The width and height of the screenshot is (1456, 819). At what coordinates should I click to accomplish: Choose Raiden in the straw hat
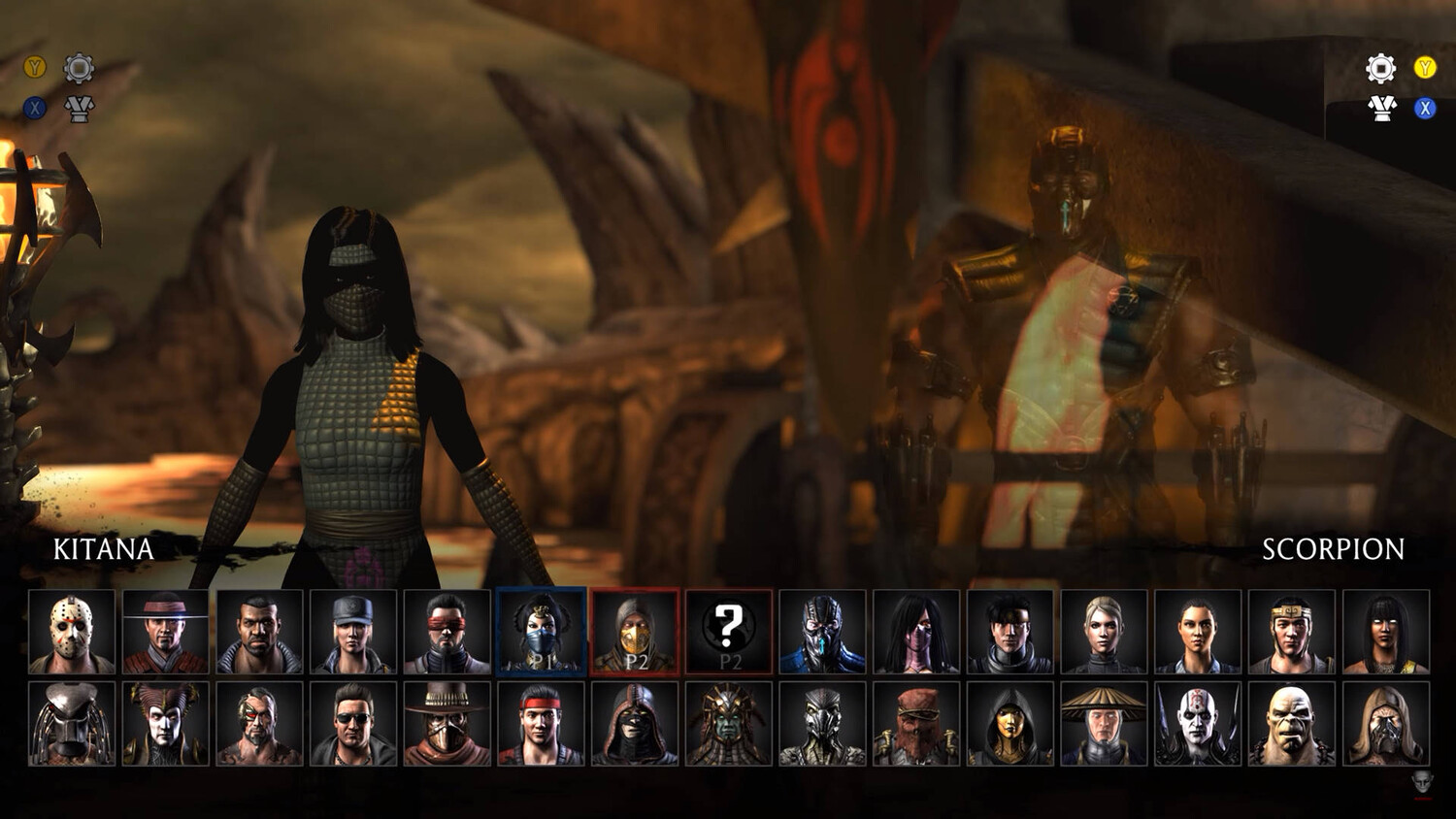tap(1104, 724)
